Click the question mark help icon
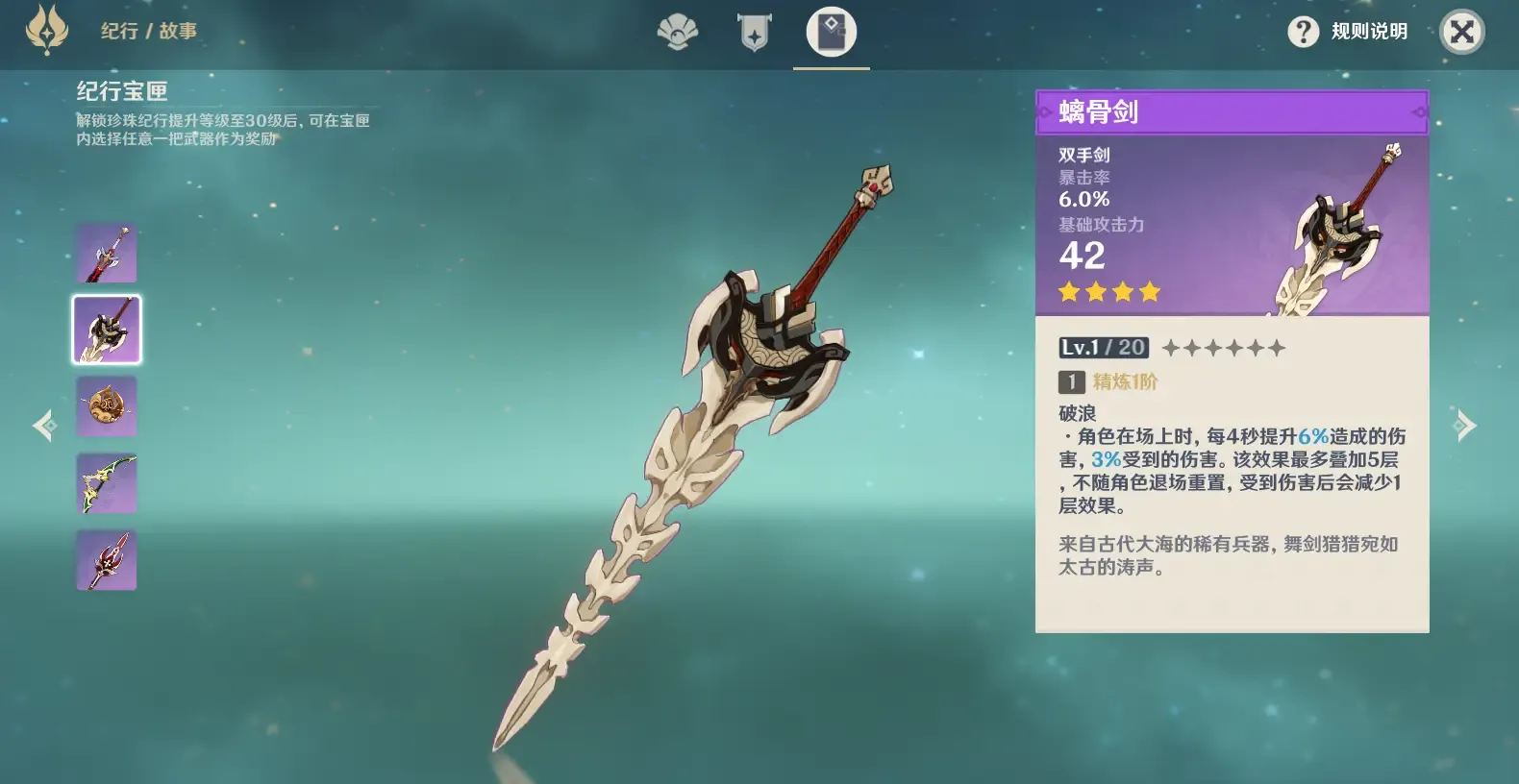The width and height of the screenshot is (1519, 784). (x=1303, y=33)
